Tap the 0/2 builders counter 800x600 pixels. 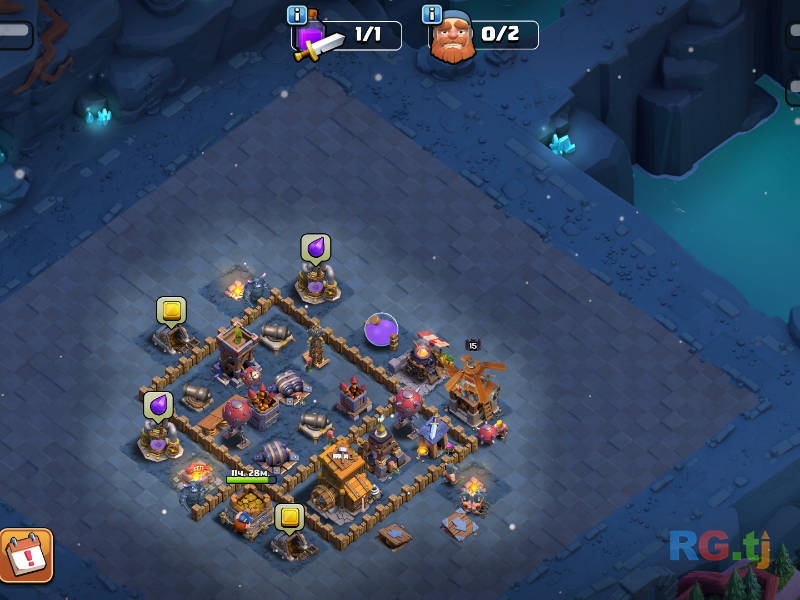(501, 35)
